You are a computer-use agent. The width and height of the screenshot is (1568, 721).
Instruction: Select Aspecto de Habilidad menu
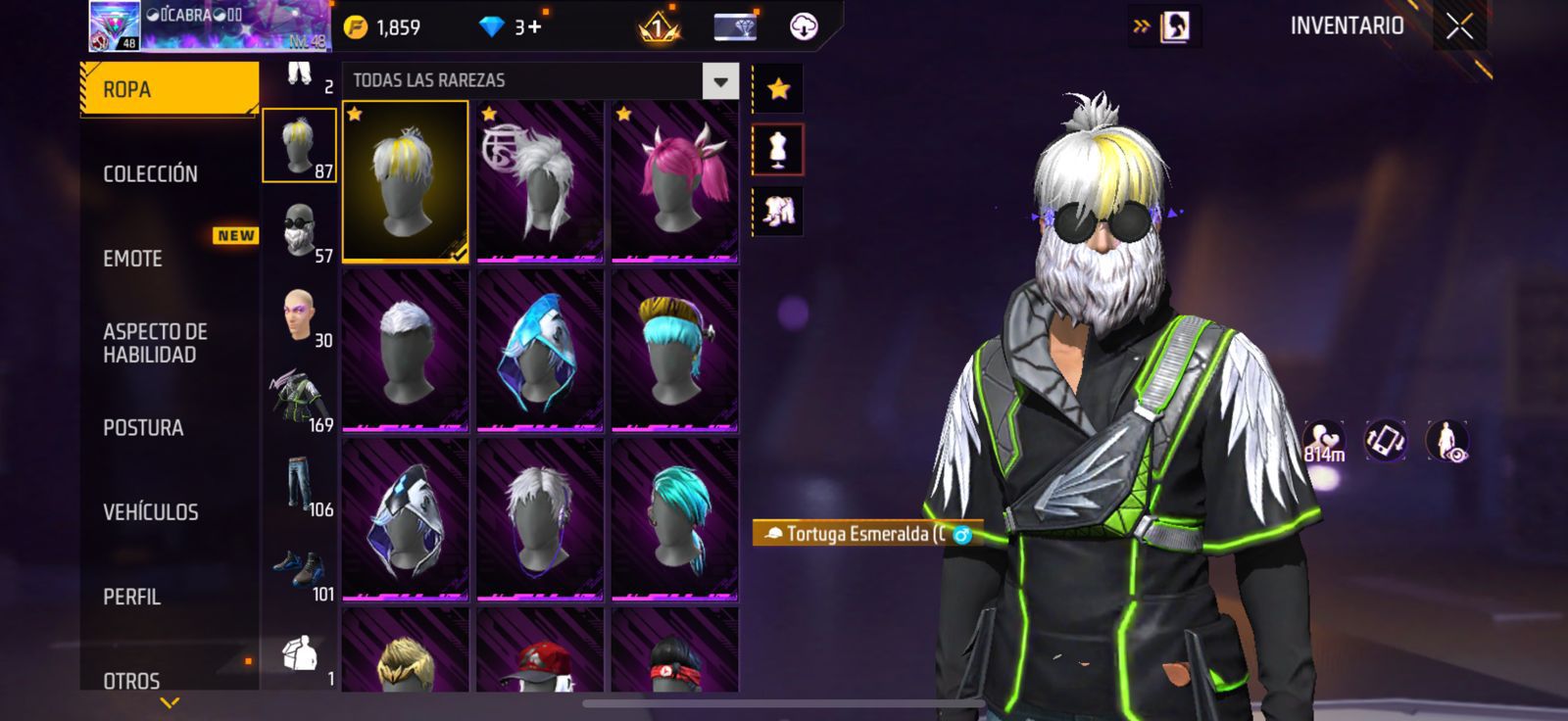(155, 343)
